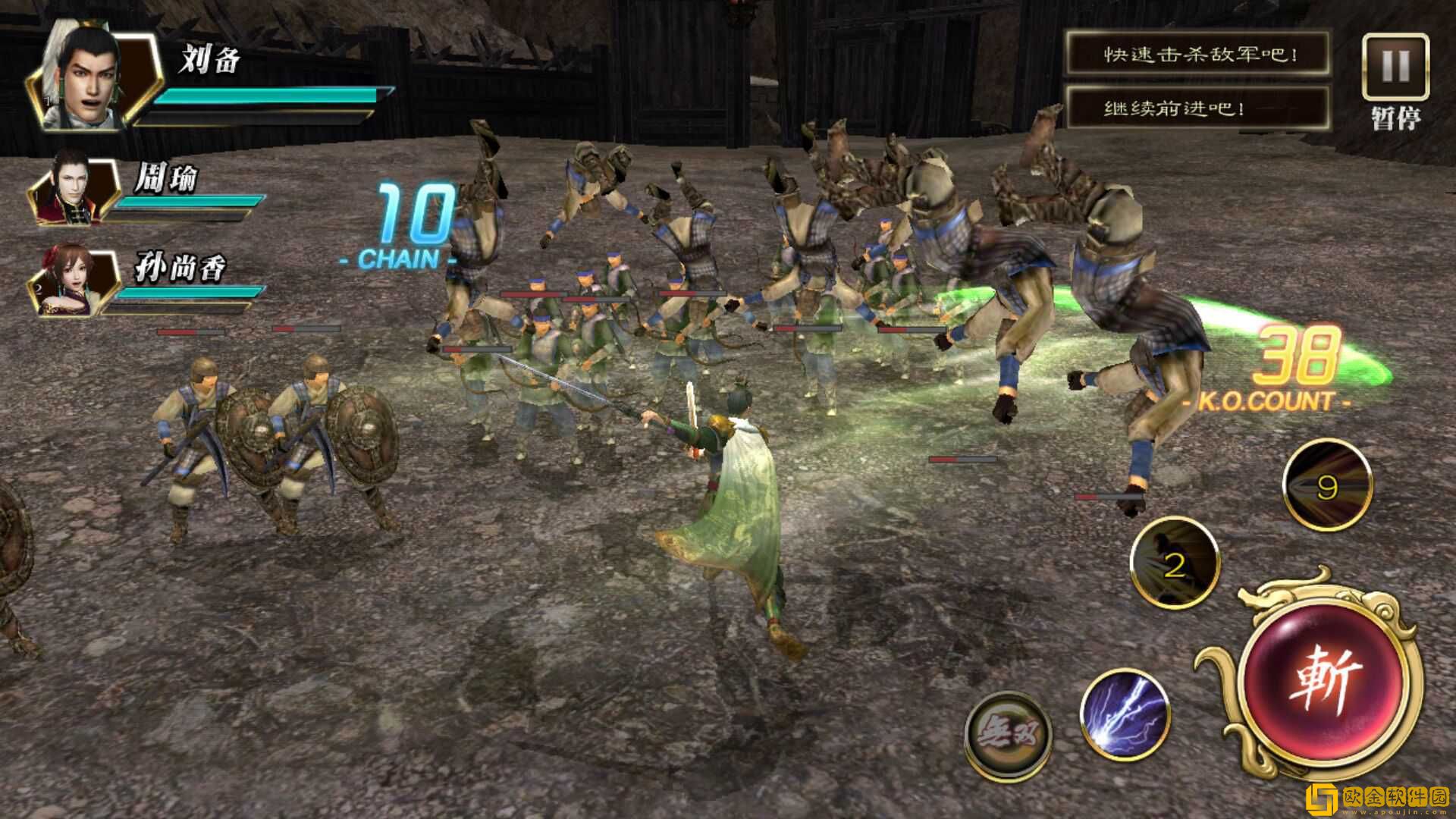Use the skill showing cooldown 9
Image resolution: width=1456 pixels, height=819 pixels.
(1327, 485)
